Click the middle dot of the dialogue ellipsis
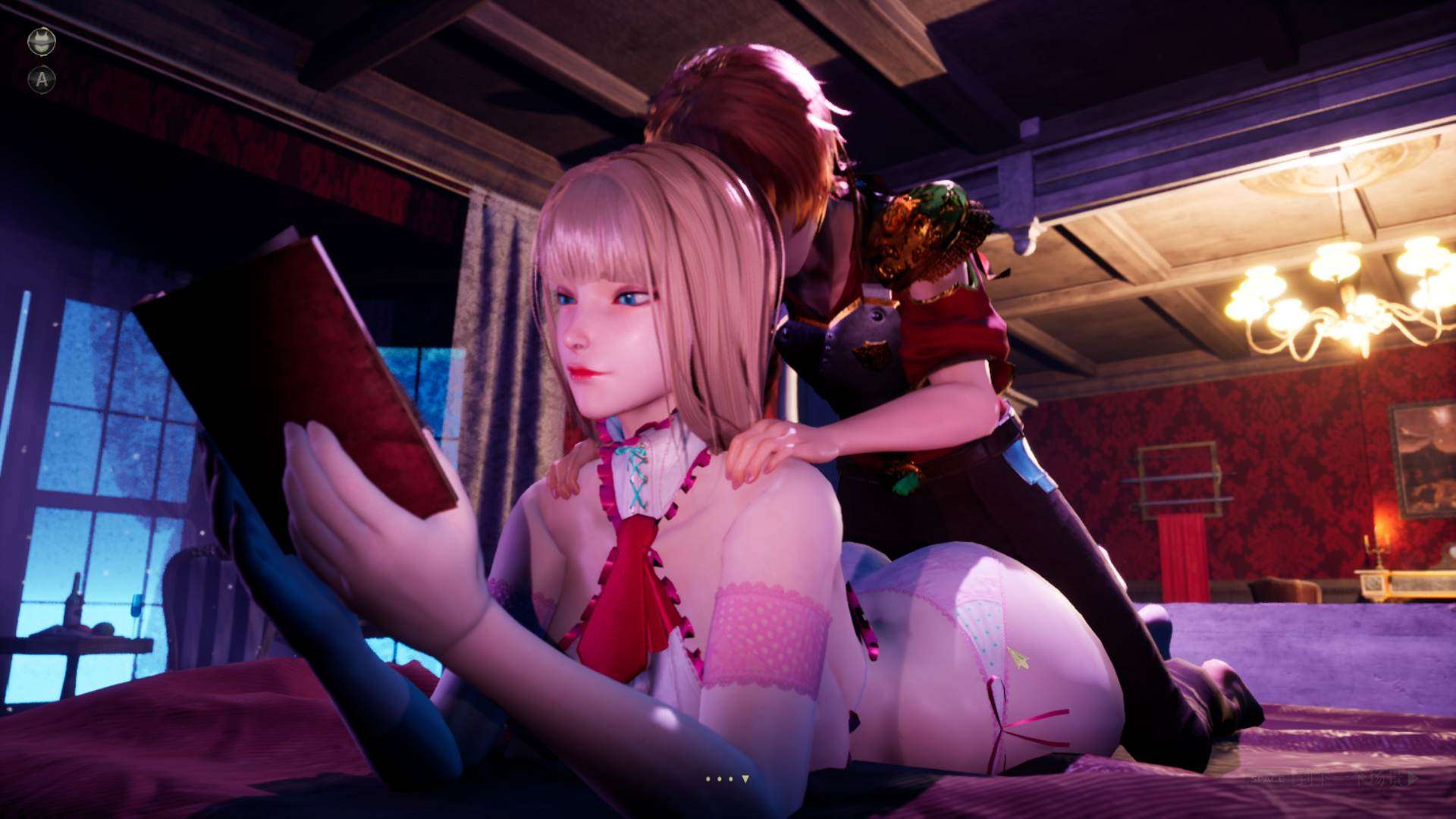The image size is (1456, 819). tap(719, 779)
